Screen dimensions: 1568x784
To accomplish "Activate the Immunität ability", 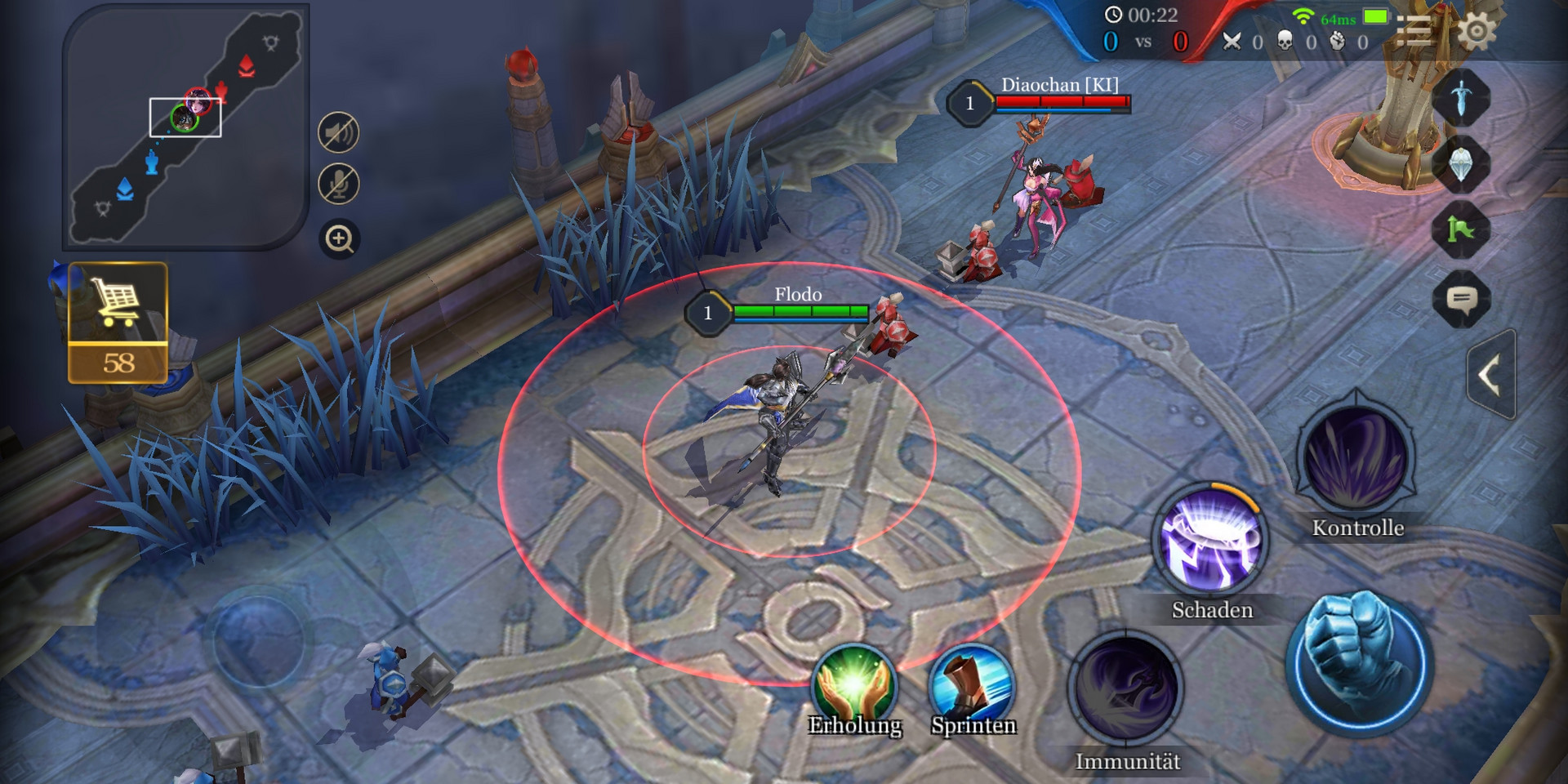I will click(1126, 690).
